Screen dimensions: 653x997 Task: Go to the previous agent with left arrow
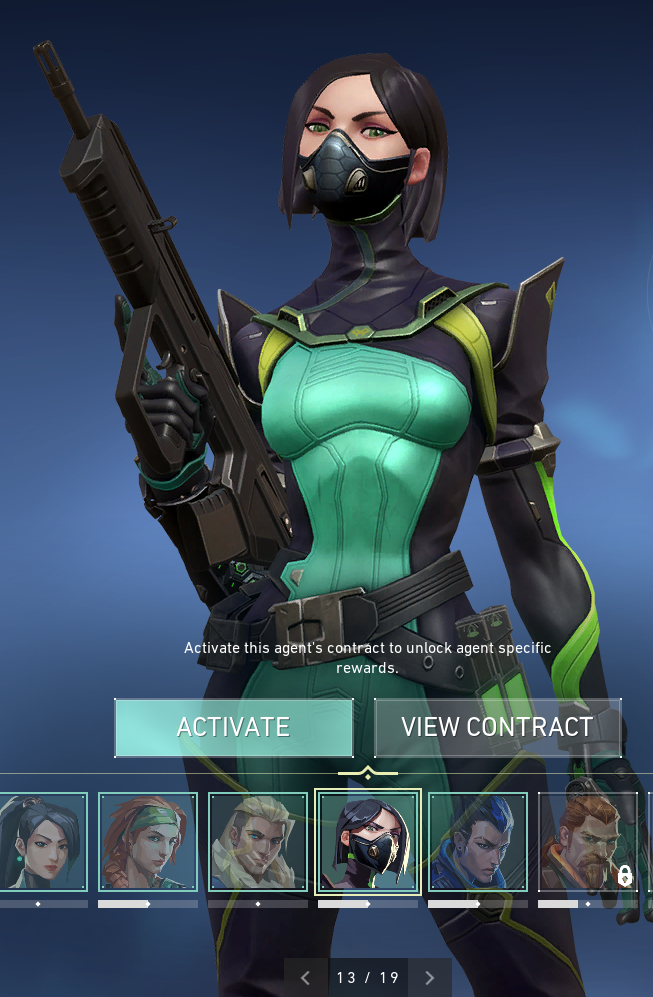306,978
